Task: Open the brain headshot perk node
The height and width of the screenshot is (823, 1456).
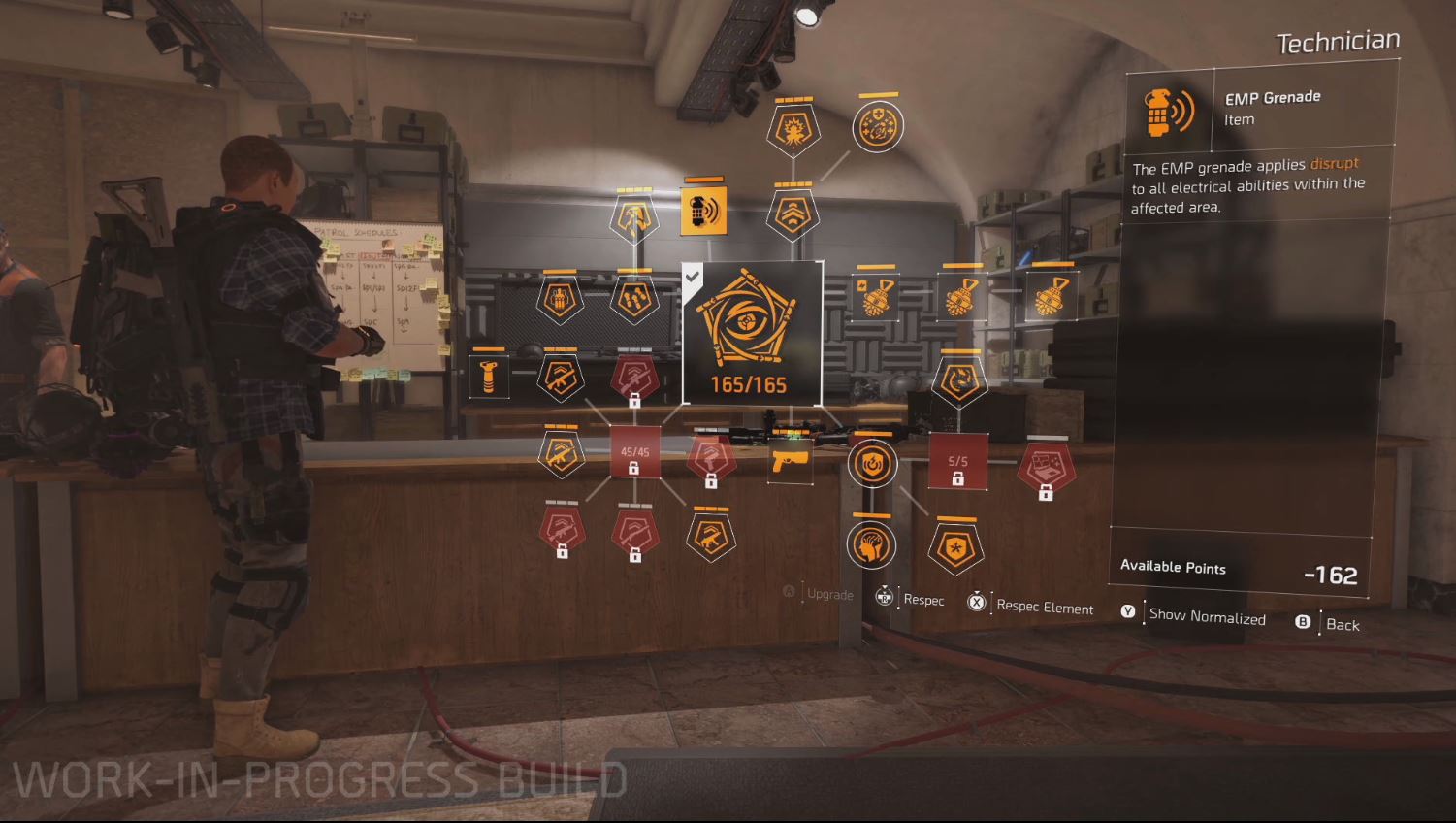Action: [872, 545]
